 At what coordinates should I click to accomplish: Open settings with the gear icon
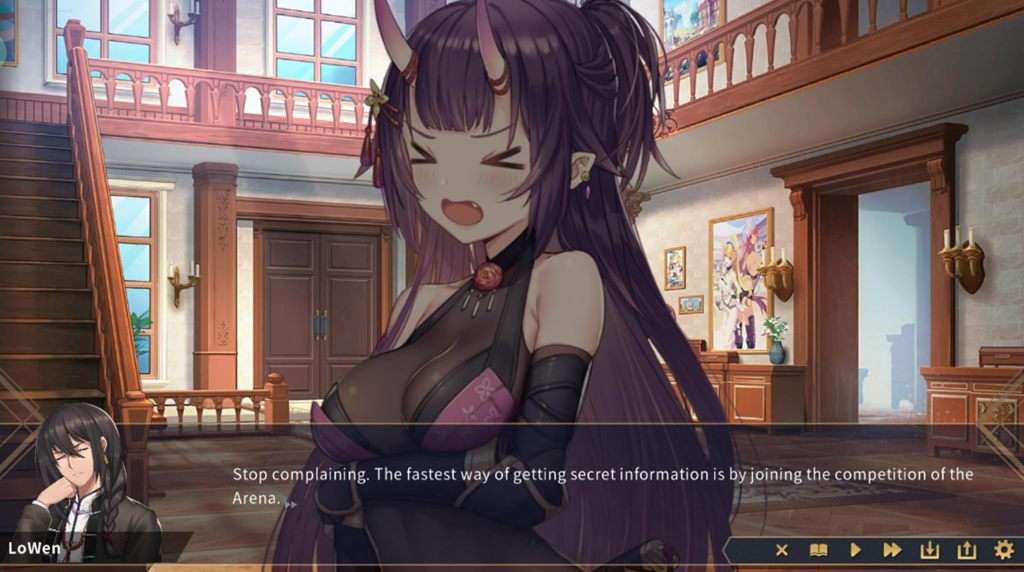(1003, 550)
